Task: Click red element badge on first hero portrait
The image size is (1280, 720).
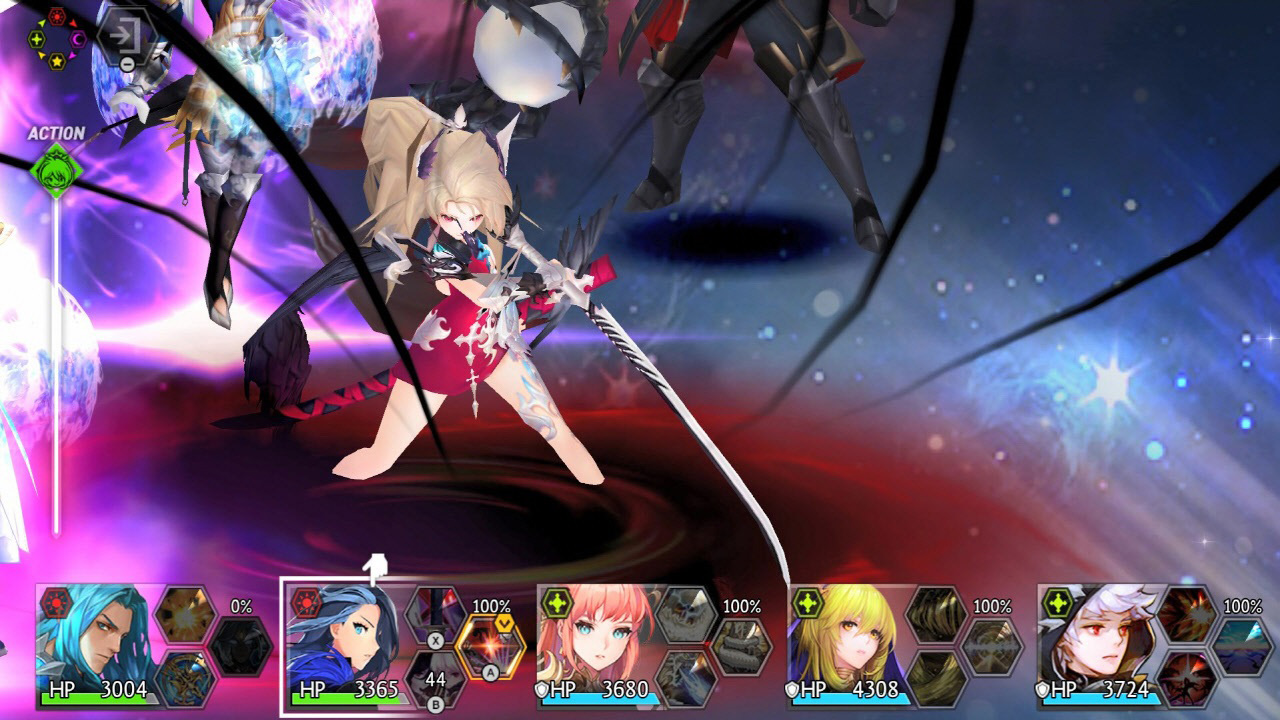Action: [58, 604]
